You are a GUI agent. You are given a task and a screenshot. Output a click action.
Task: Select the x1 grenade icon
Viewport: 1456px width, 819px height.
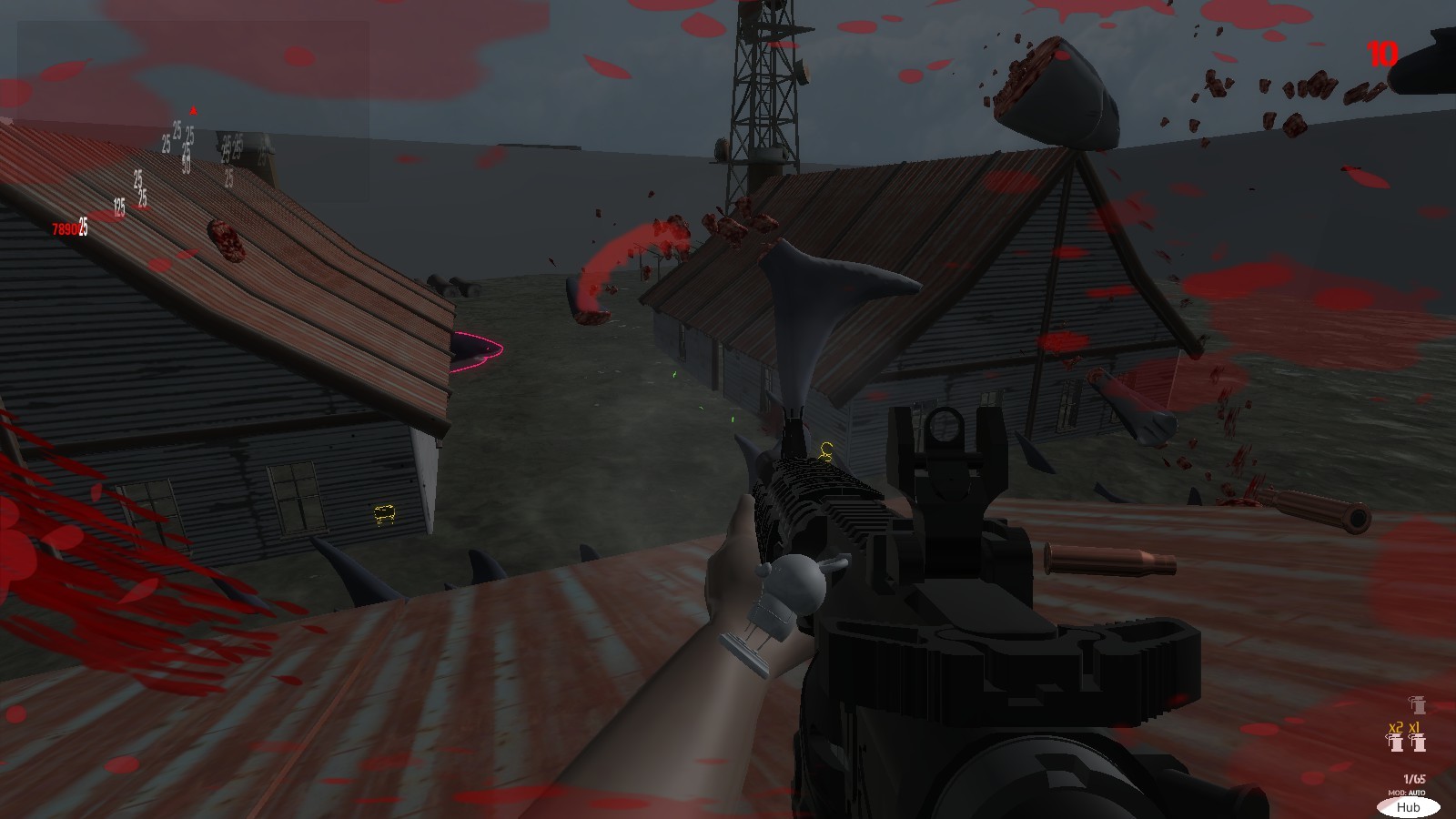(1418, 743)
